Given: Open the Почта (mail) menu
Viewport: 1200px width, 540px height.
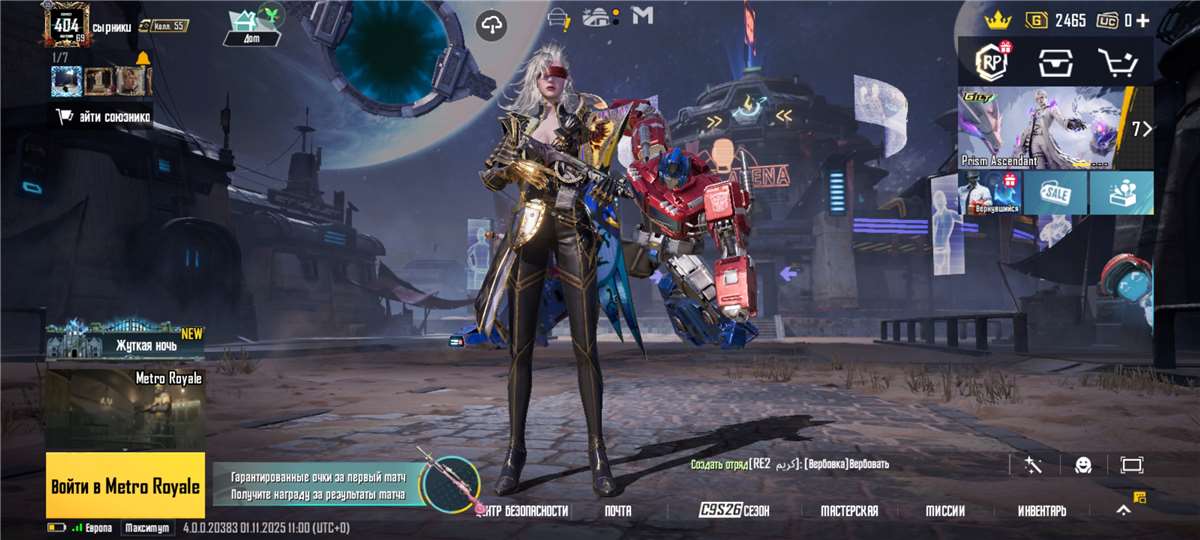Looking at the screenshot, I should (618, 511).
